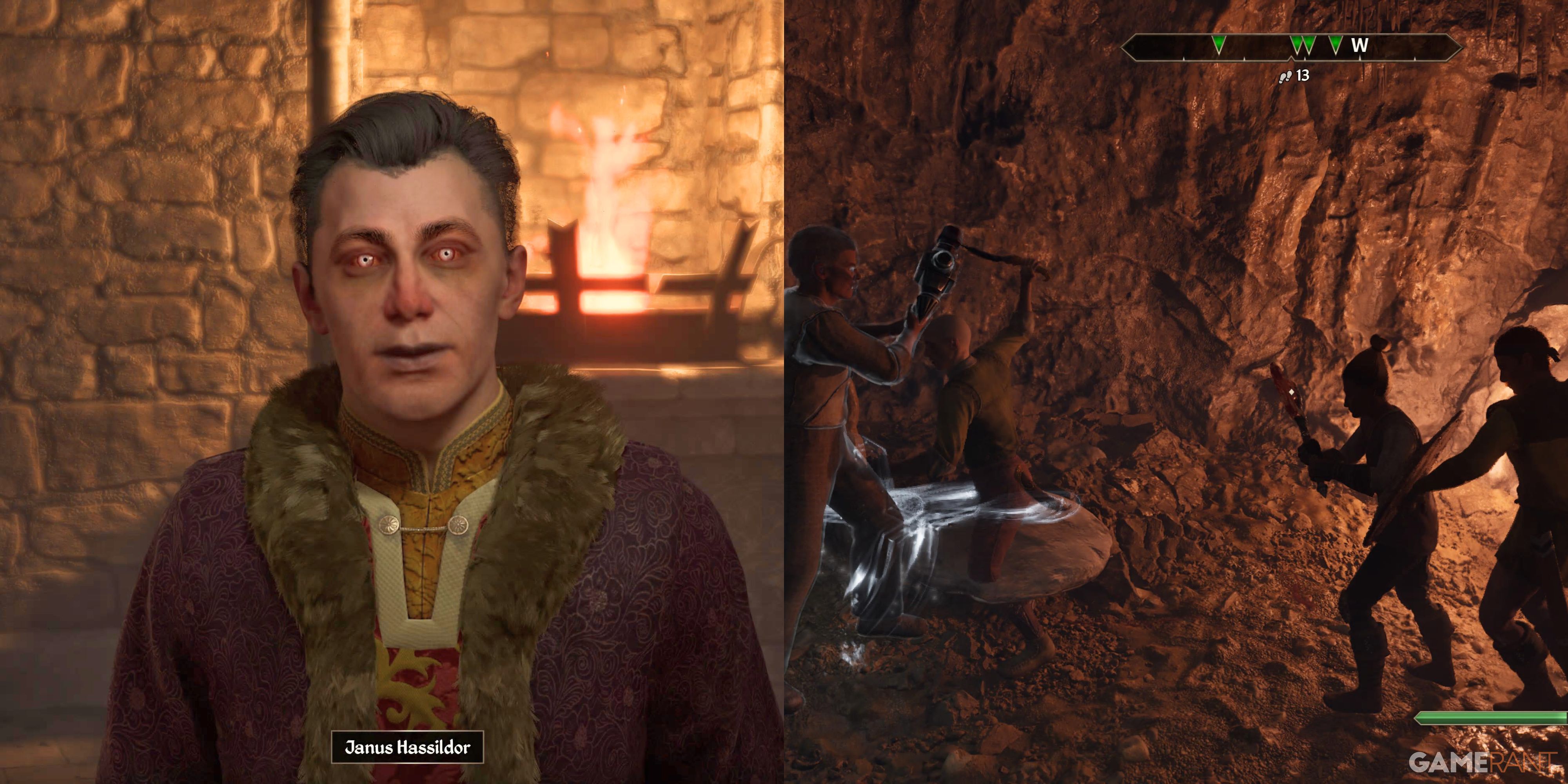Click the green triangle nearest the W label
This screenshot has height=784, width=1568.
point(1336,44)
